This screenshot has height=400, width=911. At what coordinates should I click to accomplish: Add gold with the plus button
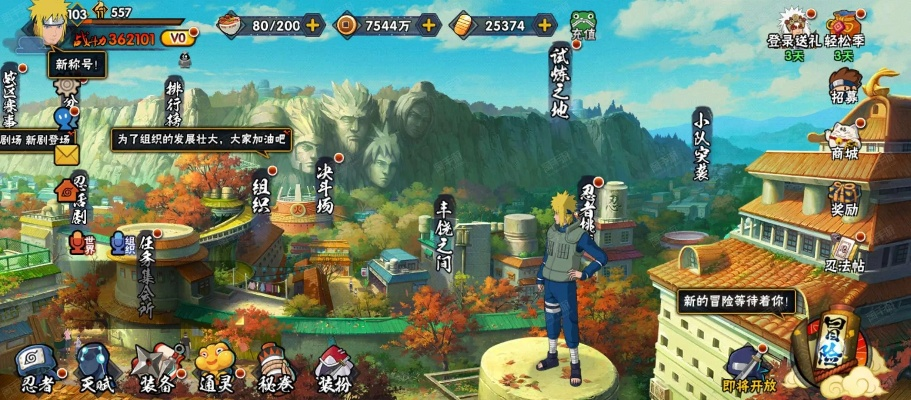(x=543, y=24)
